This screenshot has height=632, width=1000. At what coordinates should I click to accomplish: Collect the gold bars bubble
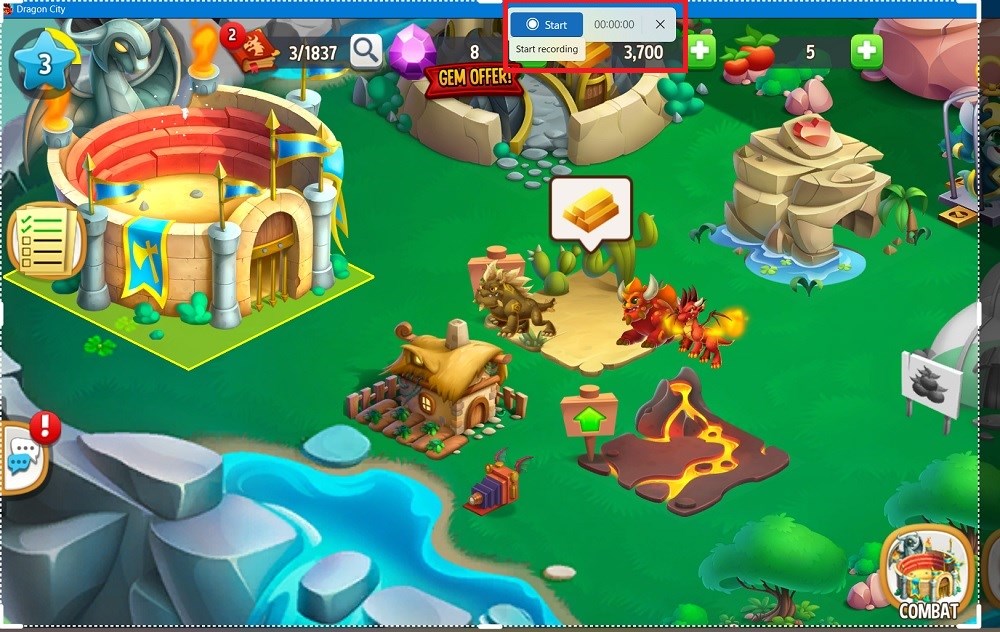(591, 209)
